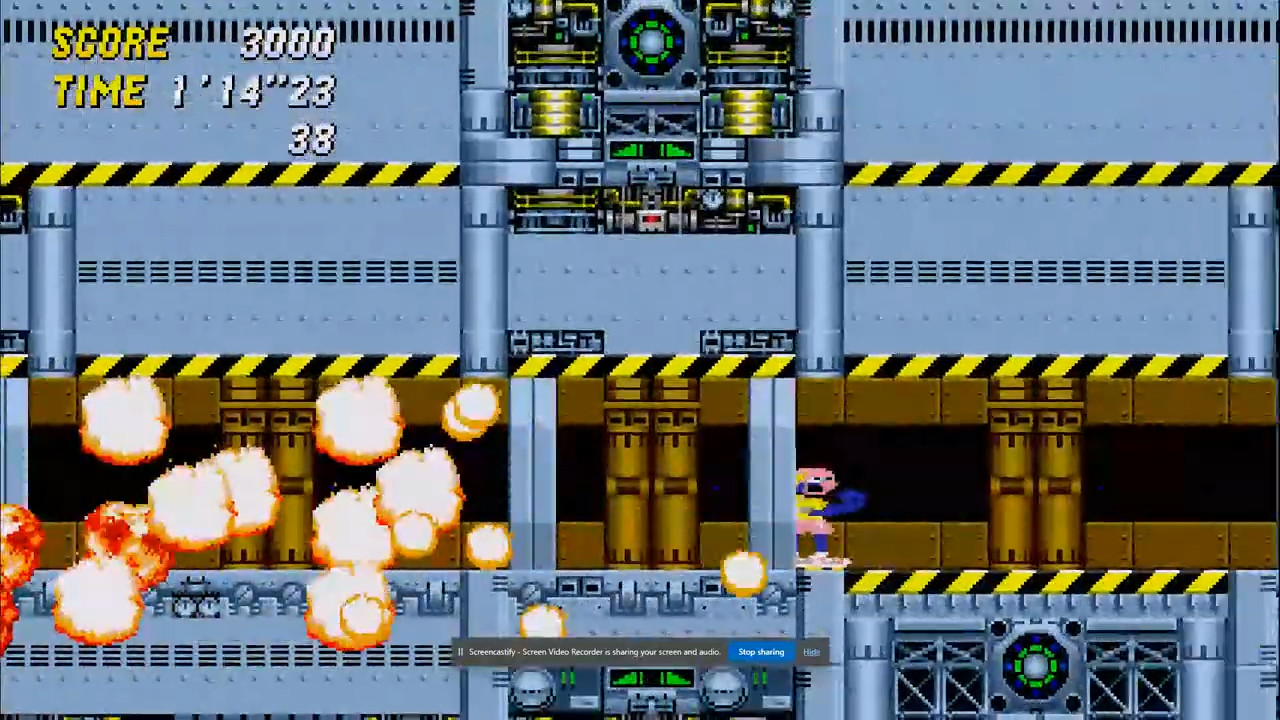Screen dimensions: 1280x720
Task: Click the TIME counter reading 1'14"23
Action: [255, 92]
